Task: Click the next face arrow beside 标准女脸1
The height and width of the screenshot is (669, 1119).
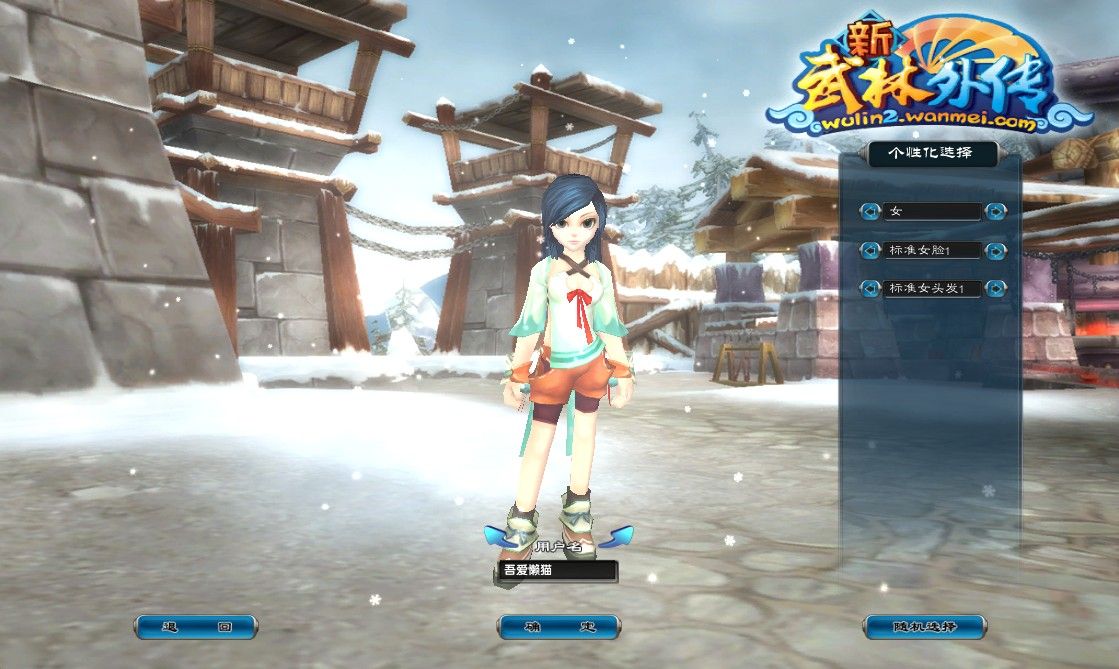Action: [x=995, y=250]
